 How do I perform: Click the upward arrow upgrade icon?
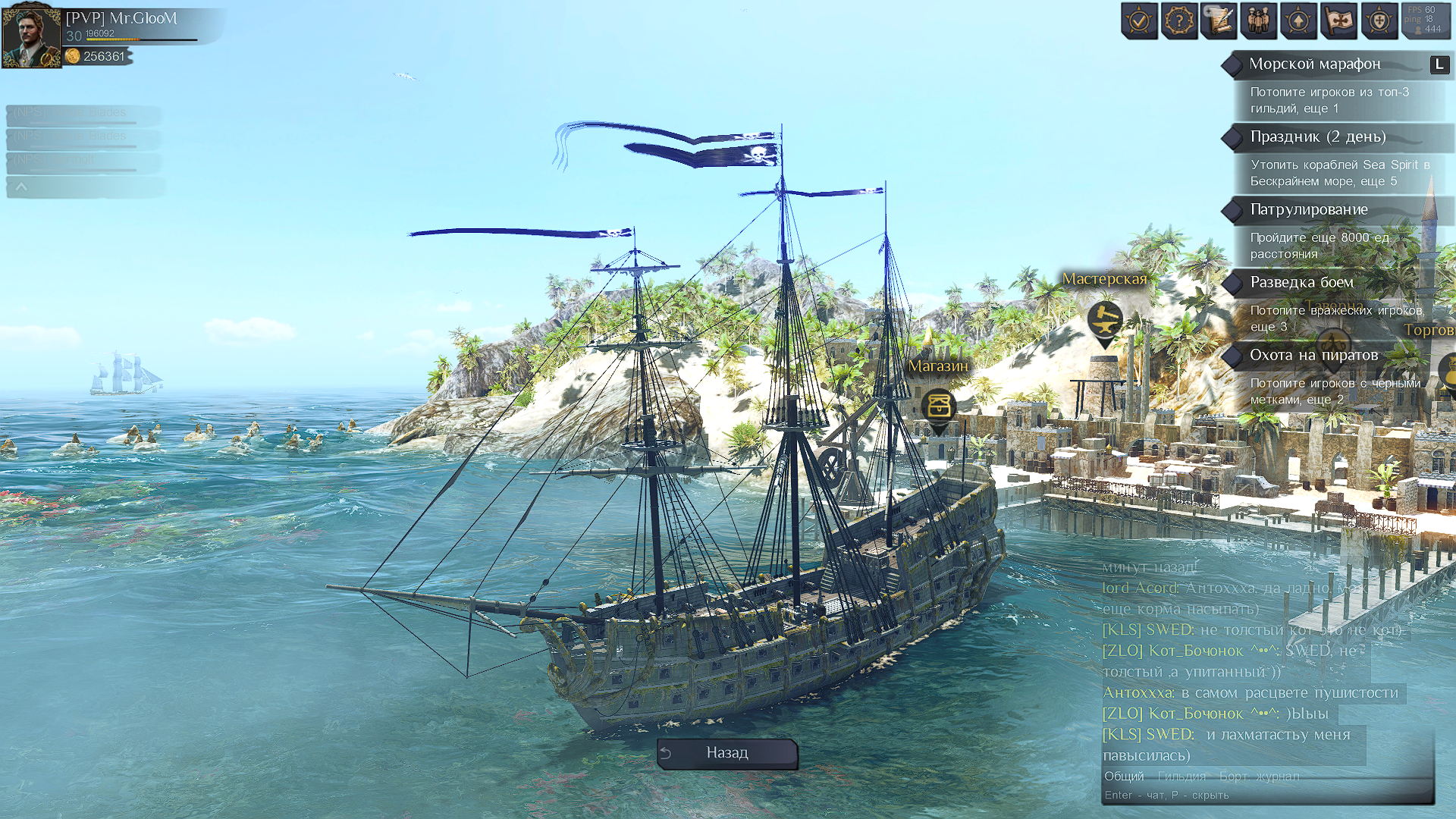[x=1298, y=21]
